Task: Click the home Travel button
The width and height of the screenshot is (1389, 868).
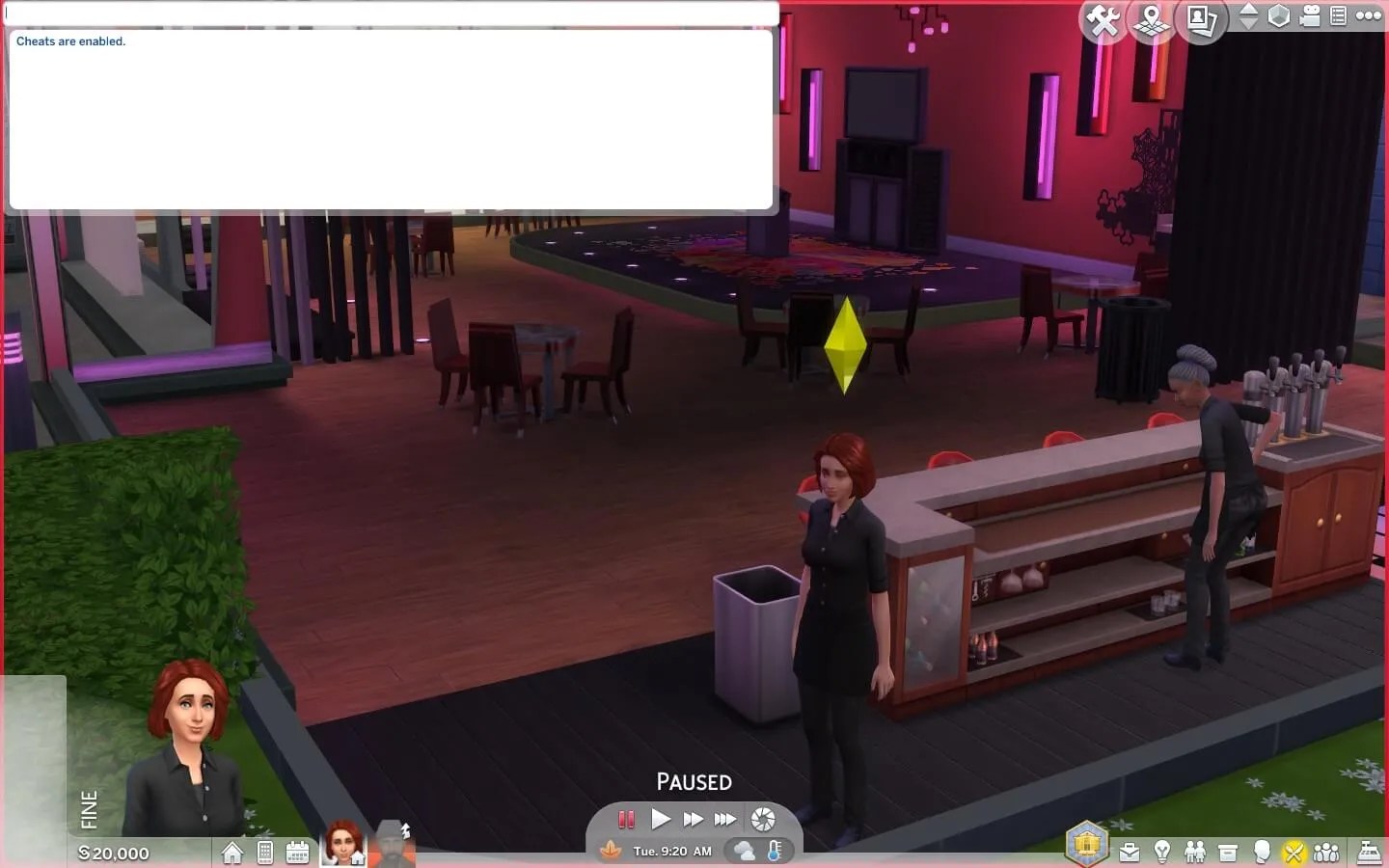Action: 232,853
